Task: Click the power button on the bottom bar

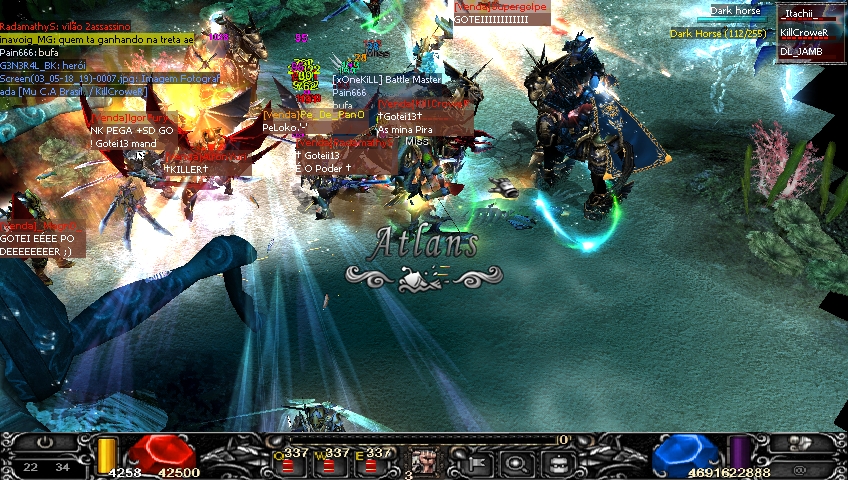Action: [x=46, y=442]
